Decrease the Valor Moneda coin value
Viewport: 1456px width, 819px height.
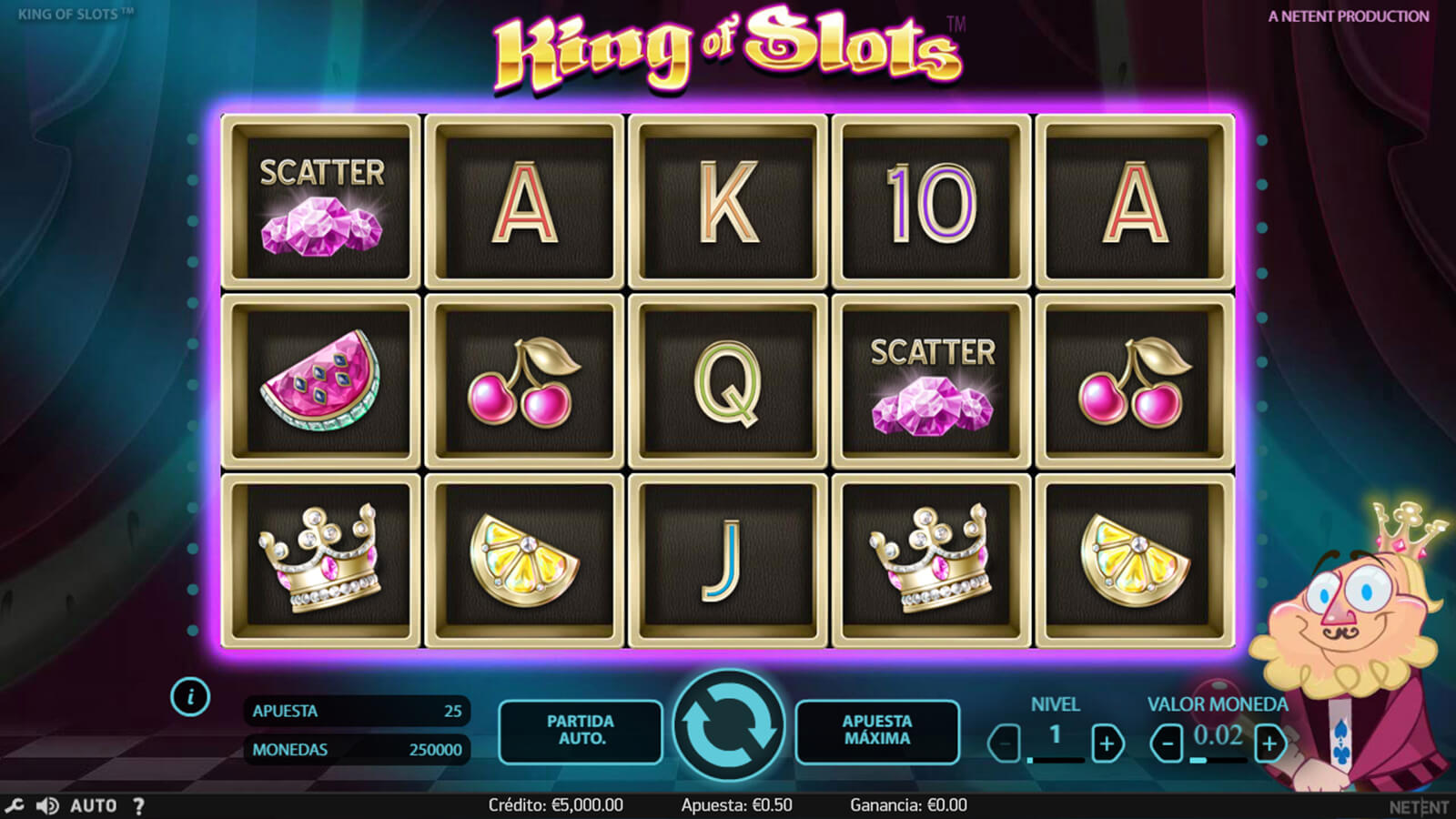[1167, 743]
